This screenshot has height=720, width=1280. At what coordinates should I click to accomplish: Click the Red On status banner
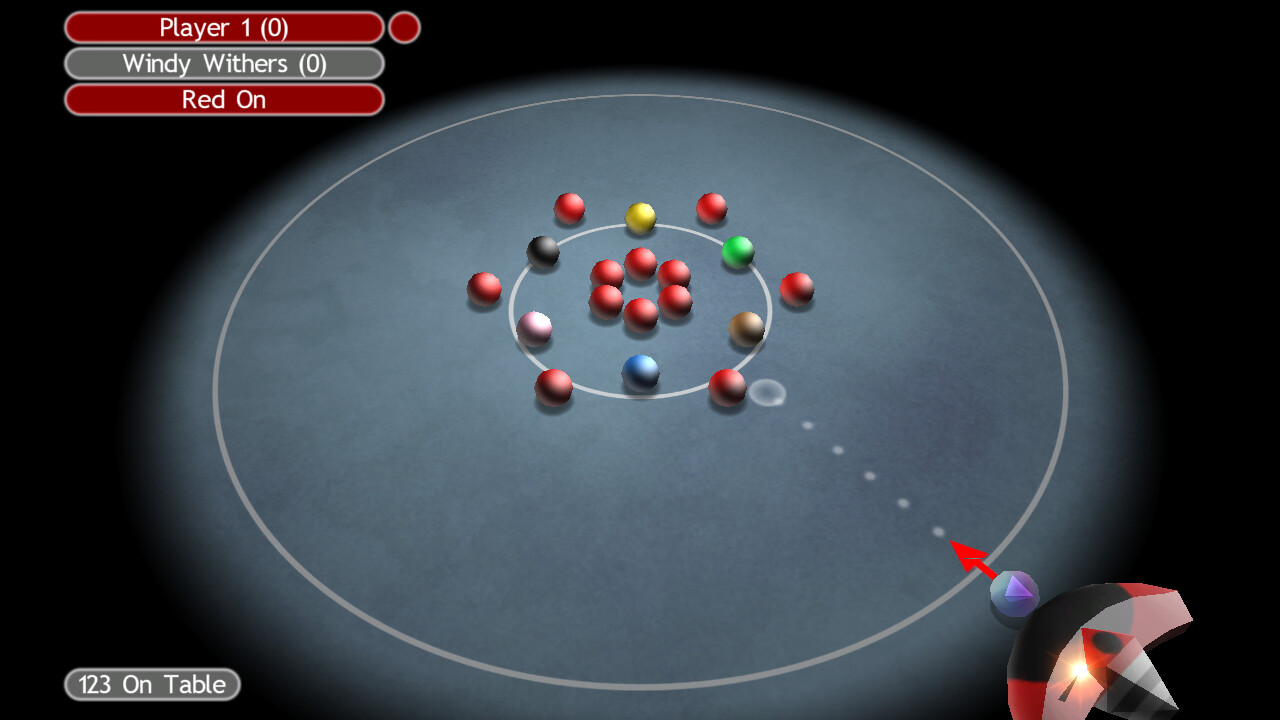click(x=222, y=99)
